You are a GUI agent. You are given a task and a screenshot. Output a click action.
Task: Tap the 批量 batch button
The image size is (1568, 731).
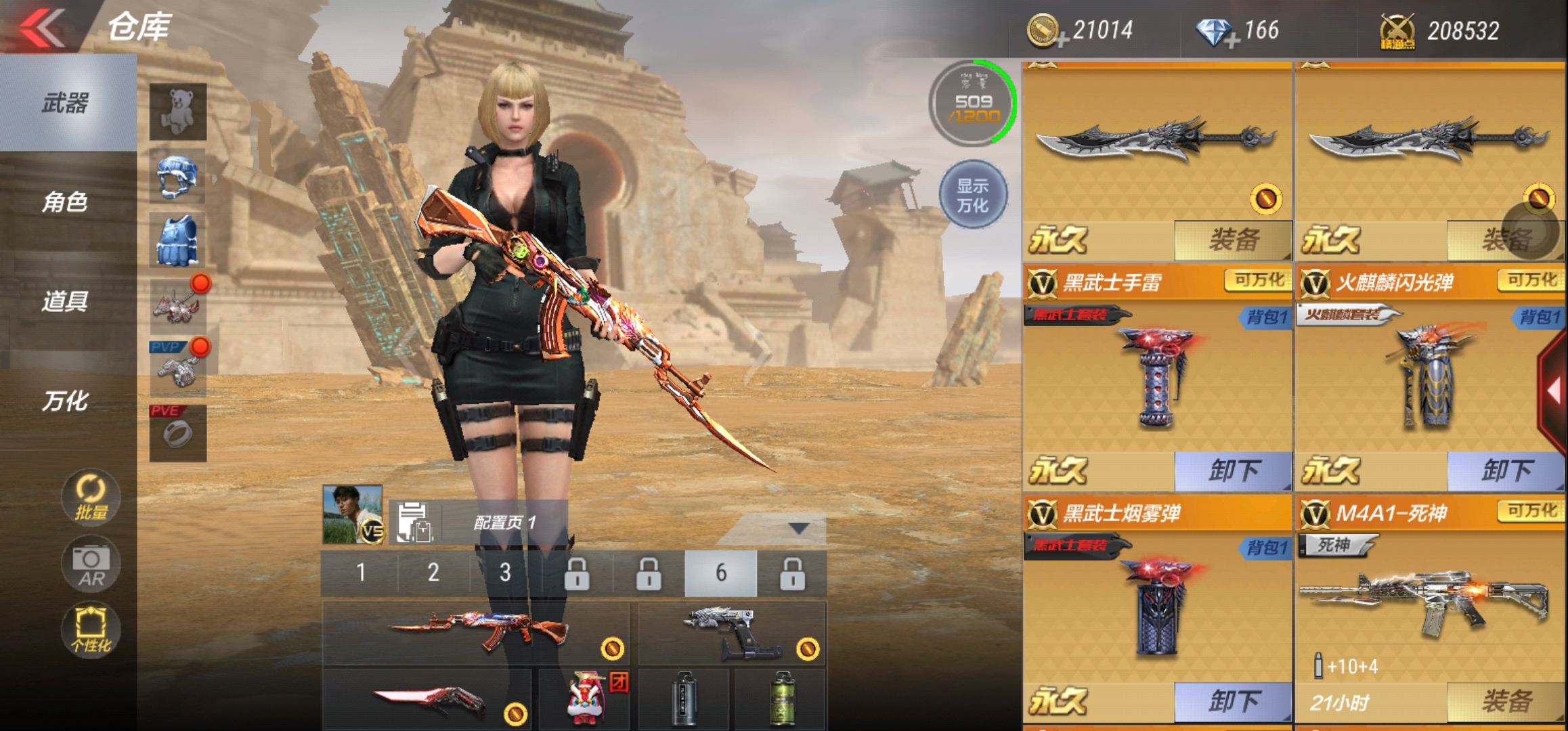[91, 497]
